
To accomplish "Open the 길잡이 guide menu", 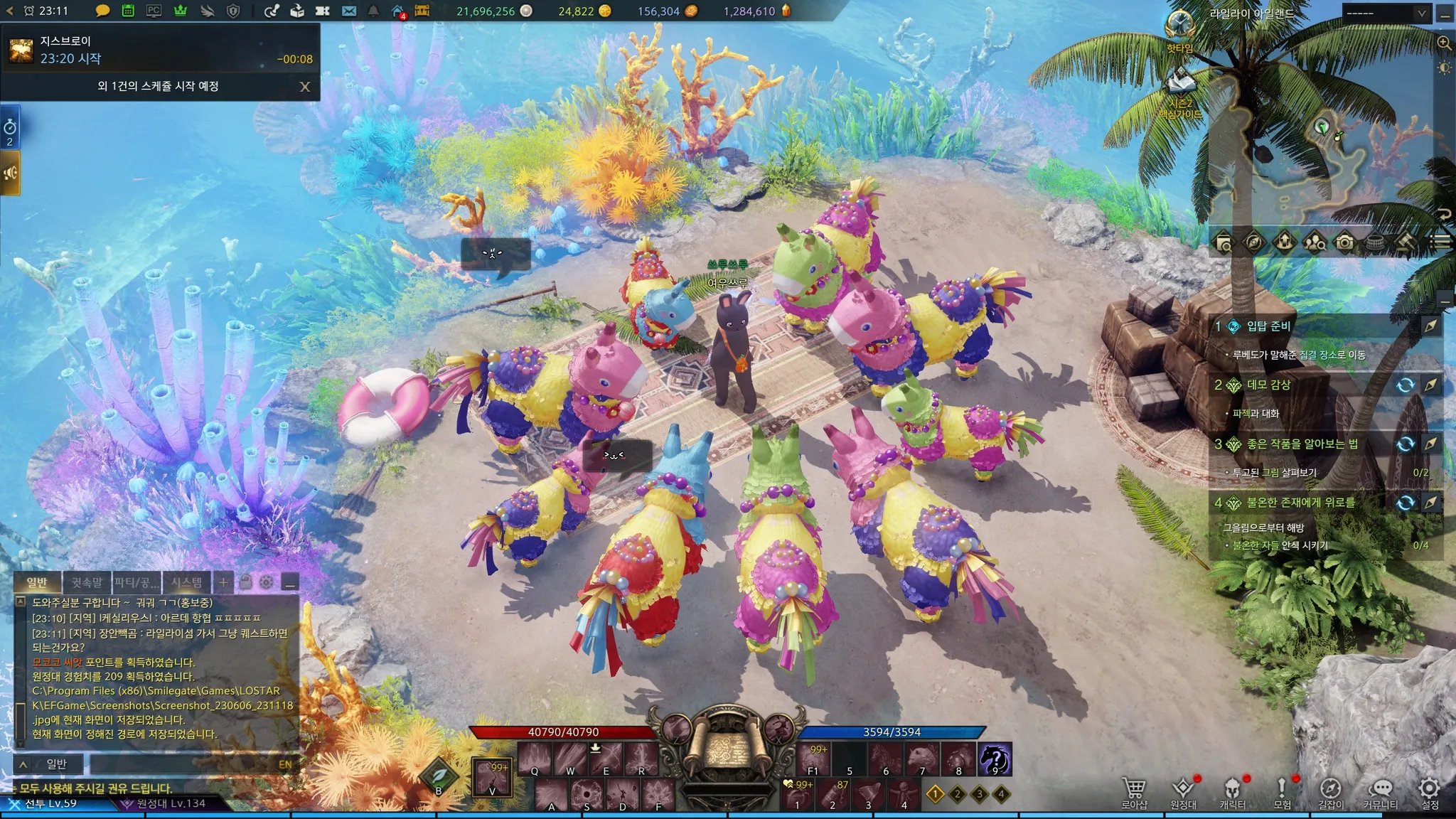I will (1331, 793).
